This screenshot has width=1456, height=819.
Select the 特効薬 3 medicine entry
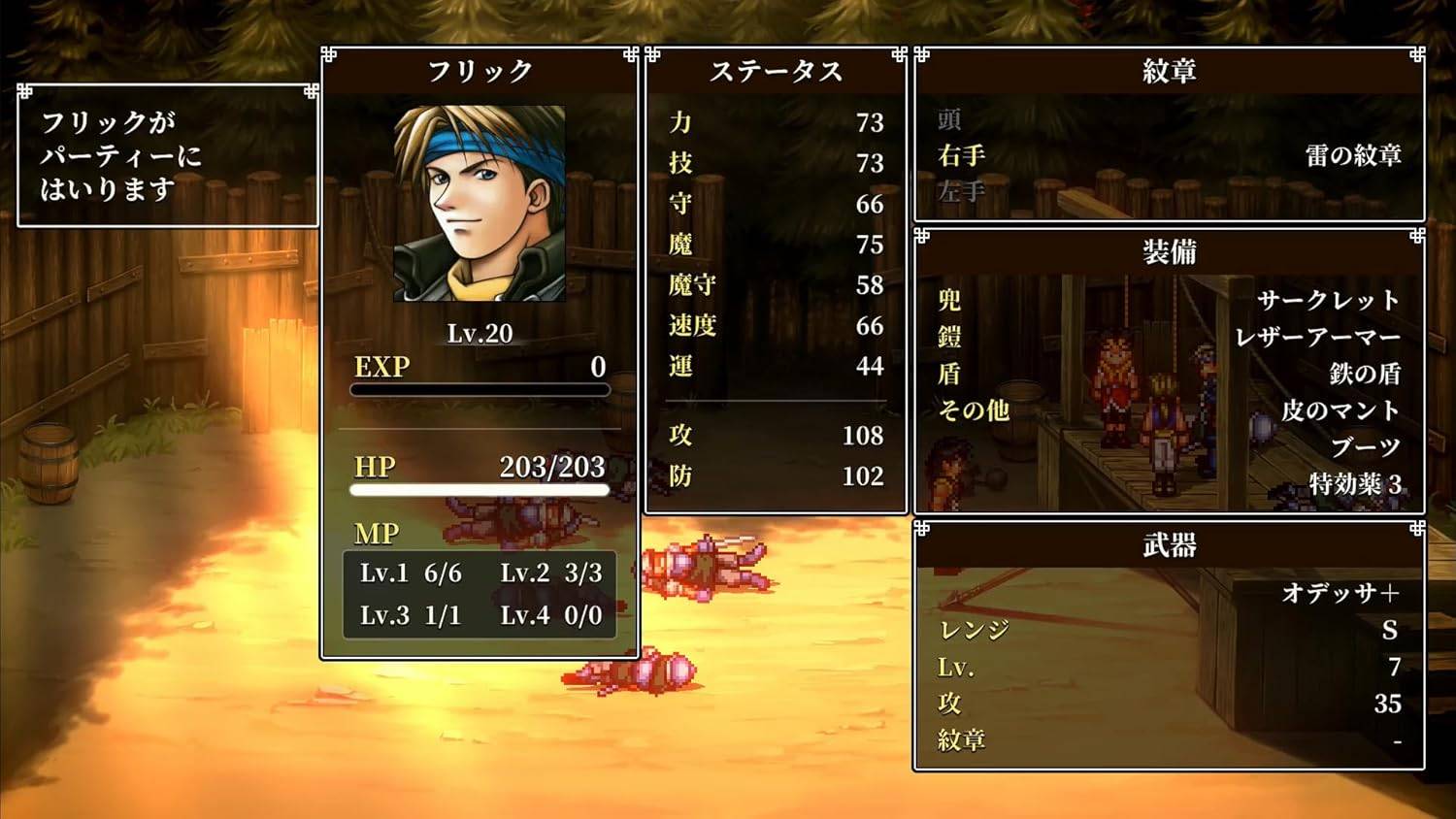(1353, 481)
